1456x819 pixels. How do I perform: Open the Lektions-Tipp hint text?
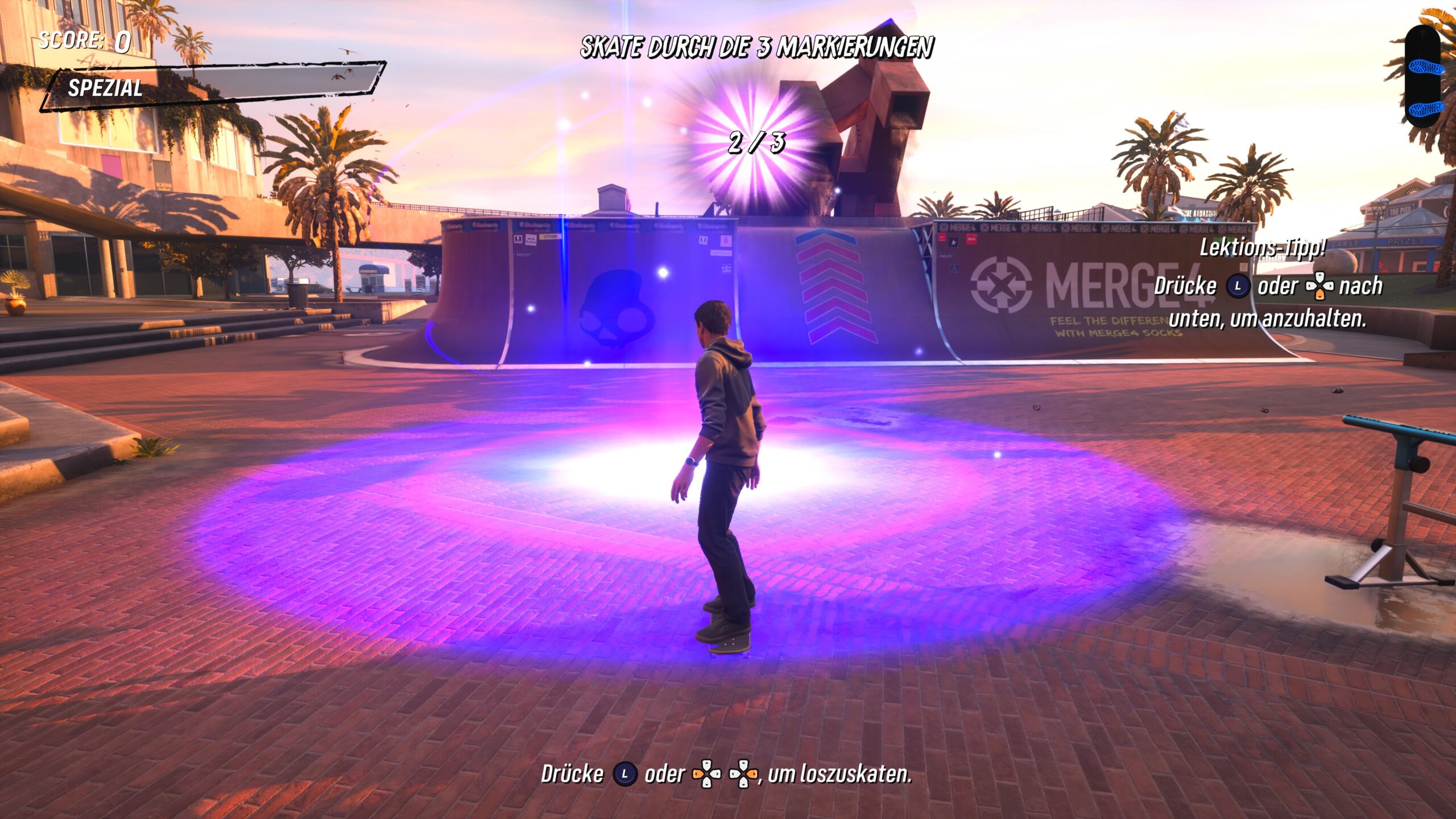(1263, 248)
